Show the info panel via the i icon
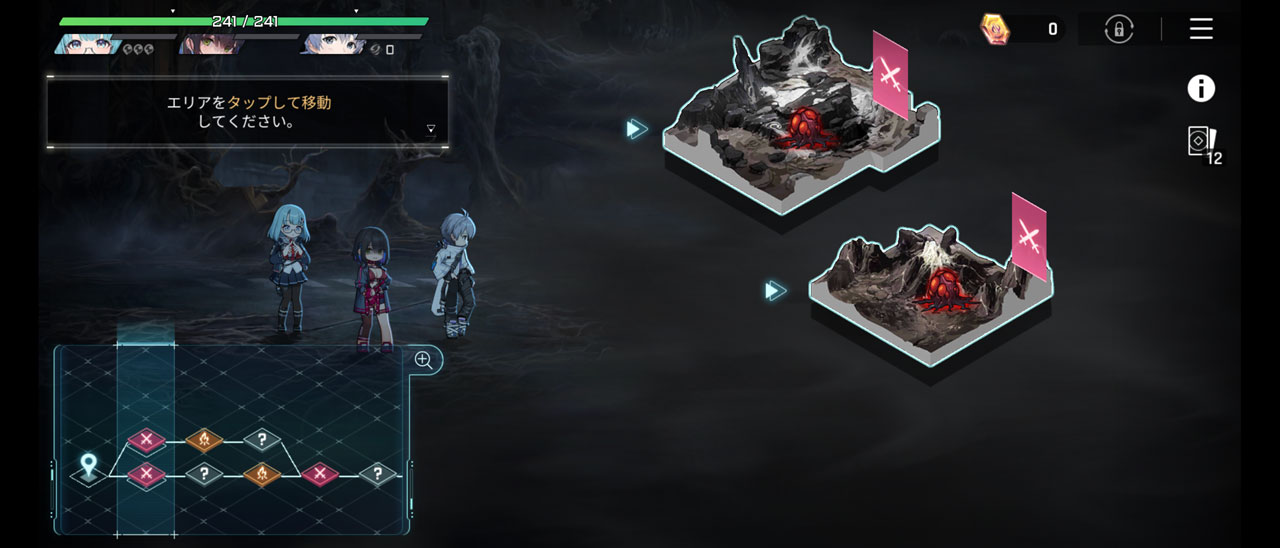This screenshot has width=1280, height=548. (x=1201, y=89)
